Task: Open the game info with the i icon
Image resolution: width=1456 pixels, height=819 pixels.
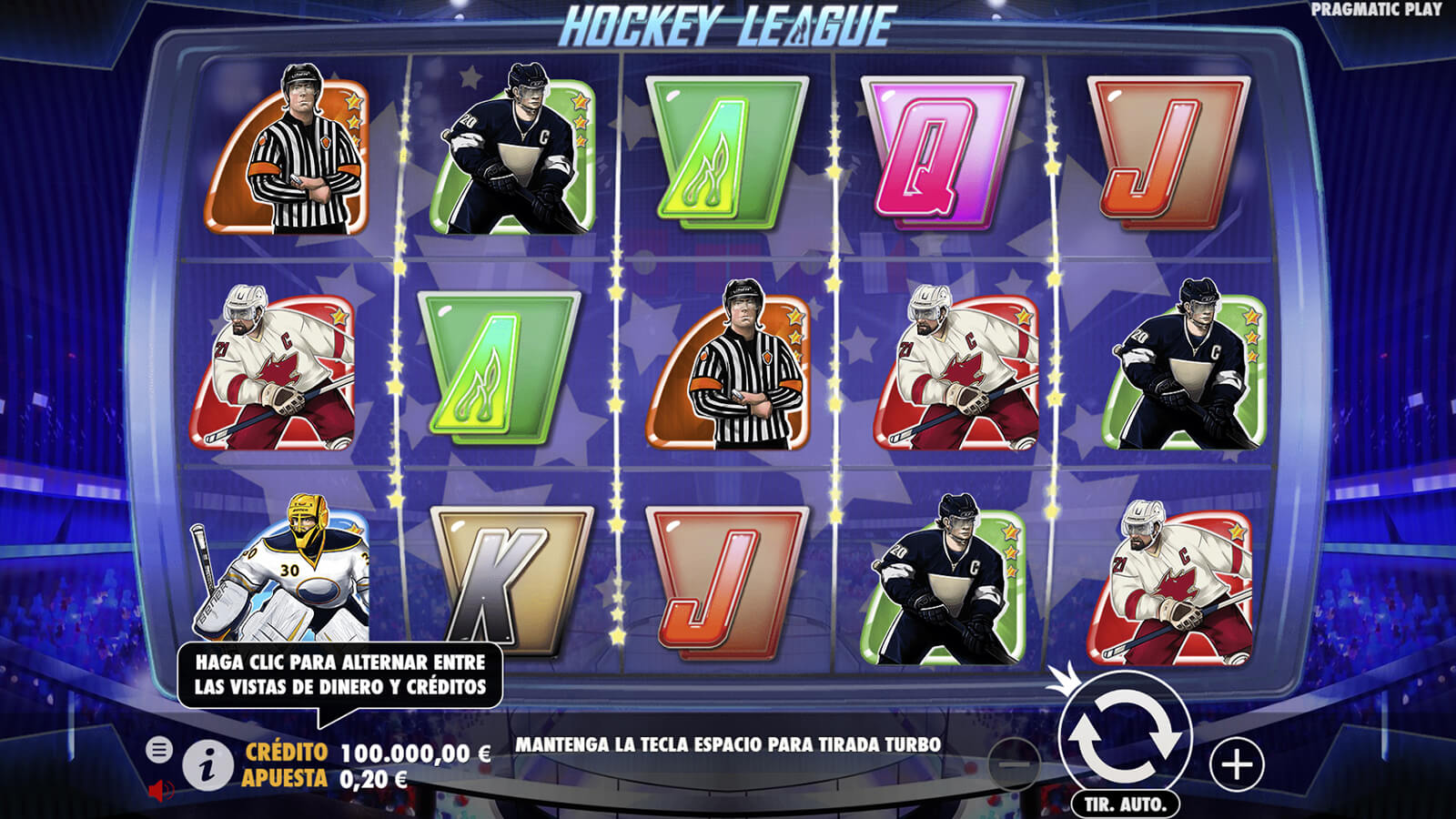Action: coord(207,765)
